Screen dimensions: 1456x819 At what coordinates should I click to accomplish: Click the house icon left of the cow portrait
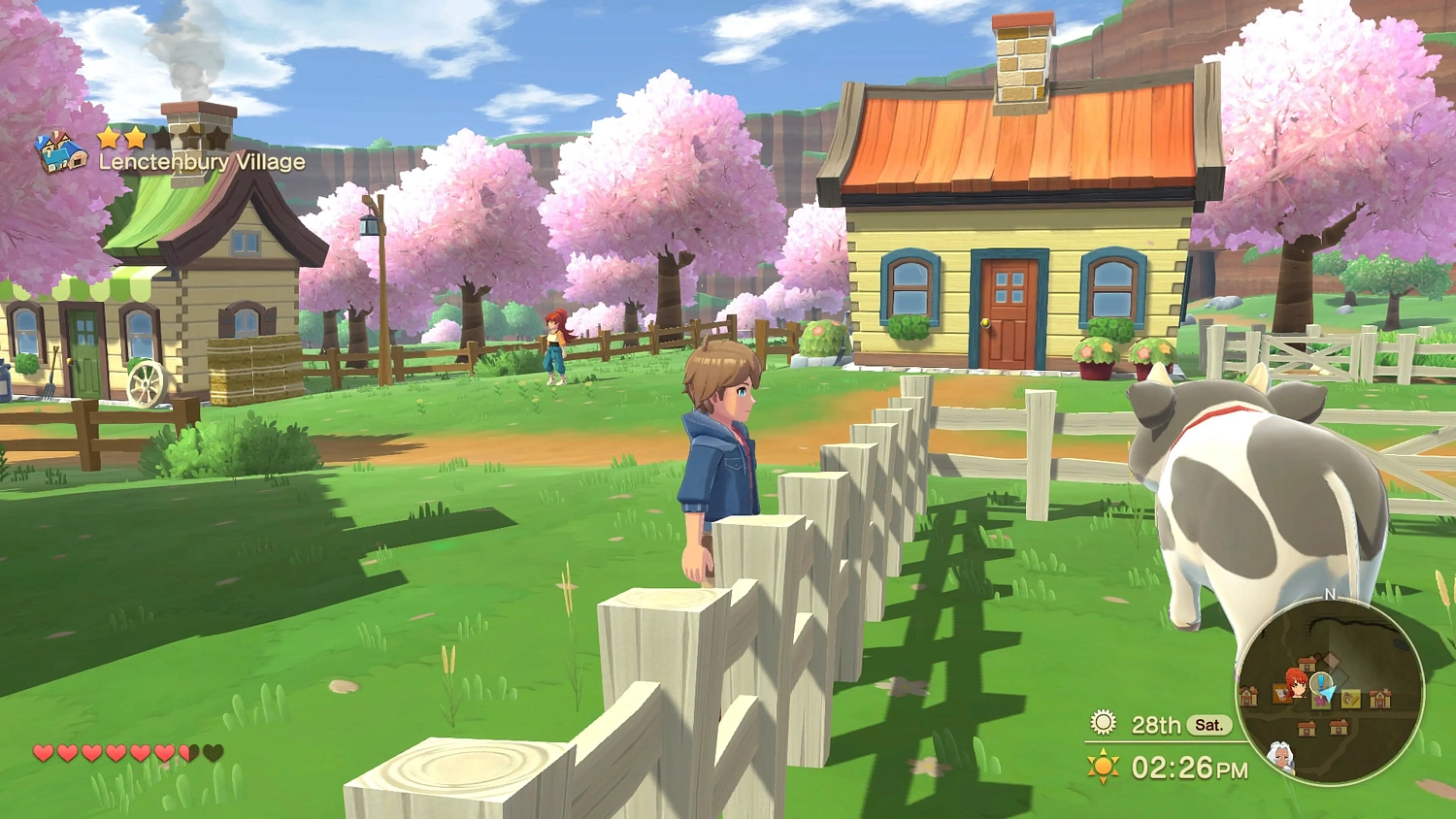click(1249, 696)
